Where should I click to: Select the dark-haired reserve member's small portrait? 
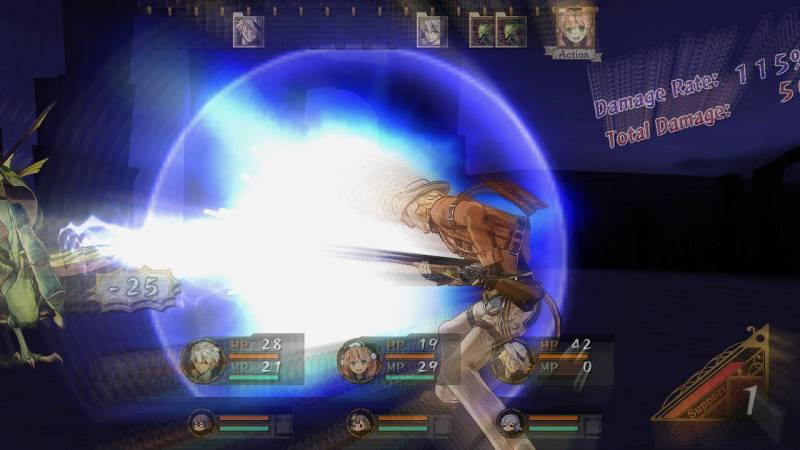(203, 422)
